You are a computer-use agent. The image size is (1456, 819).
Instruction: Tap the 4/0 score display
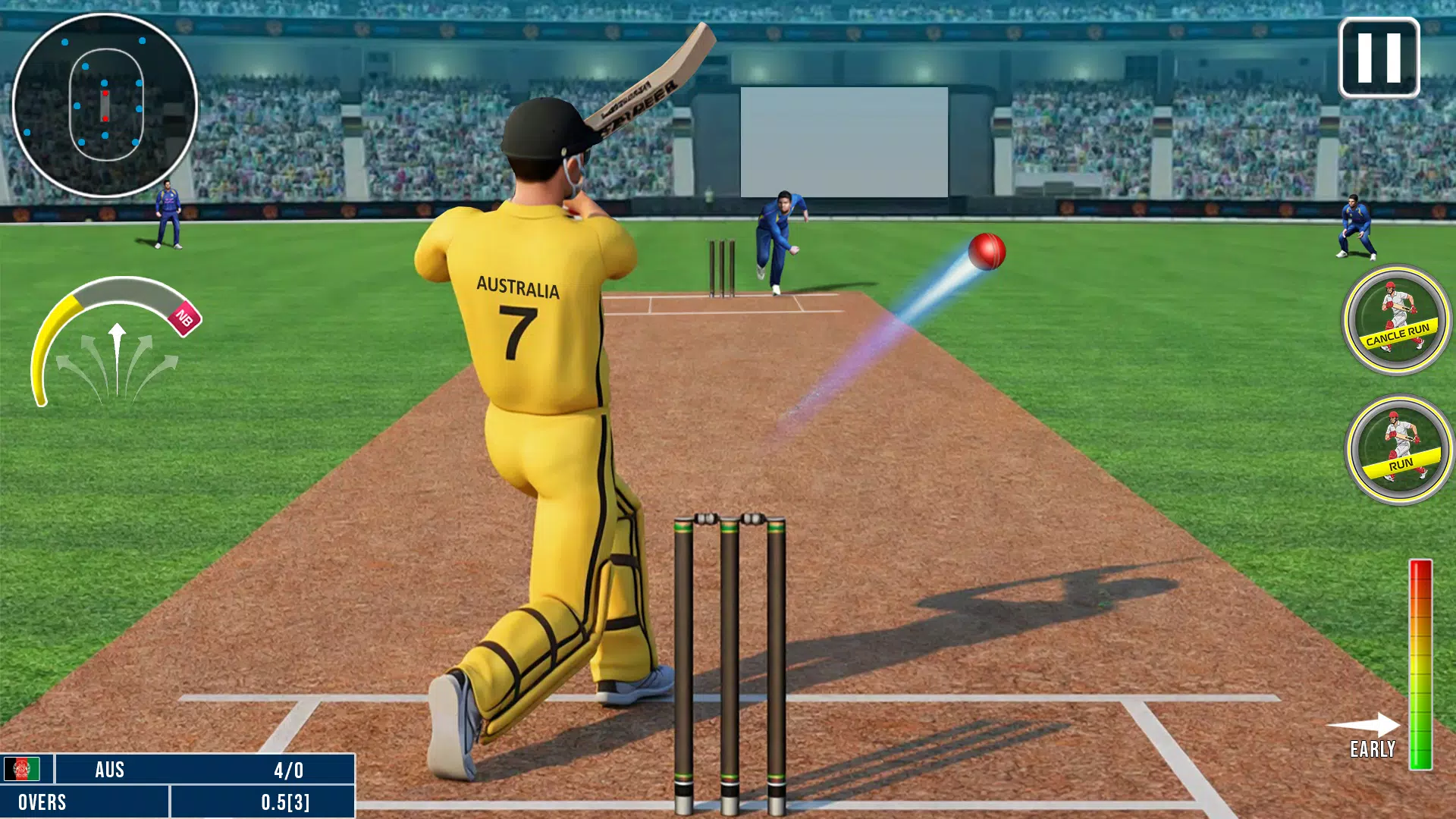coord(288,769)
